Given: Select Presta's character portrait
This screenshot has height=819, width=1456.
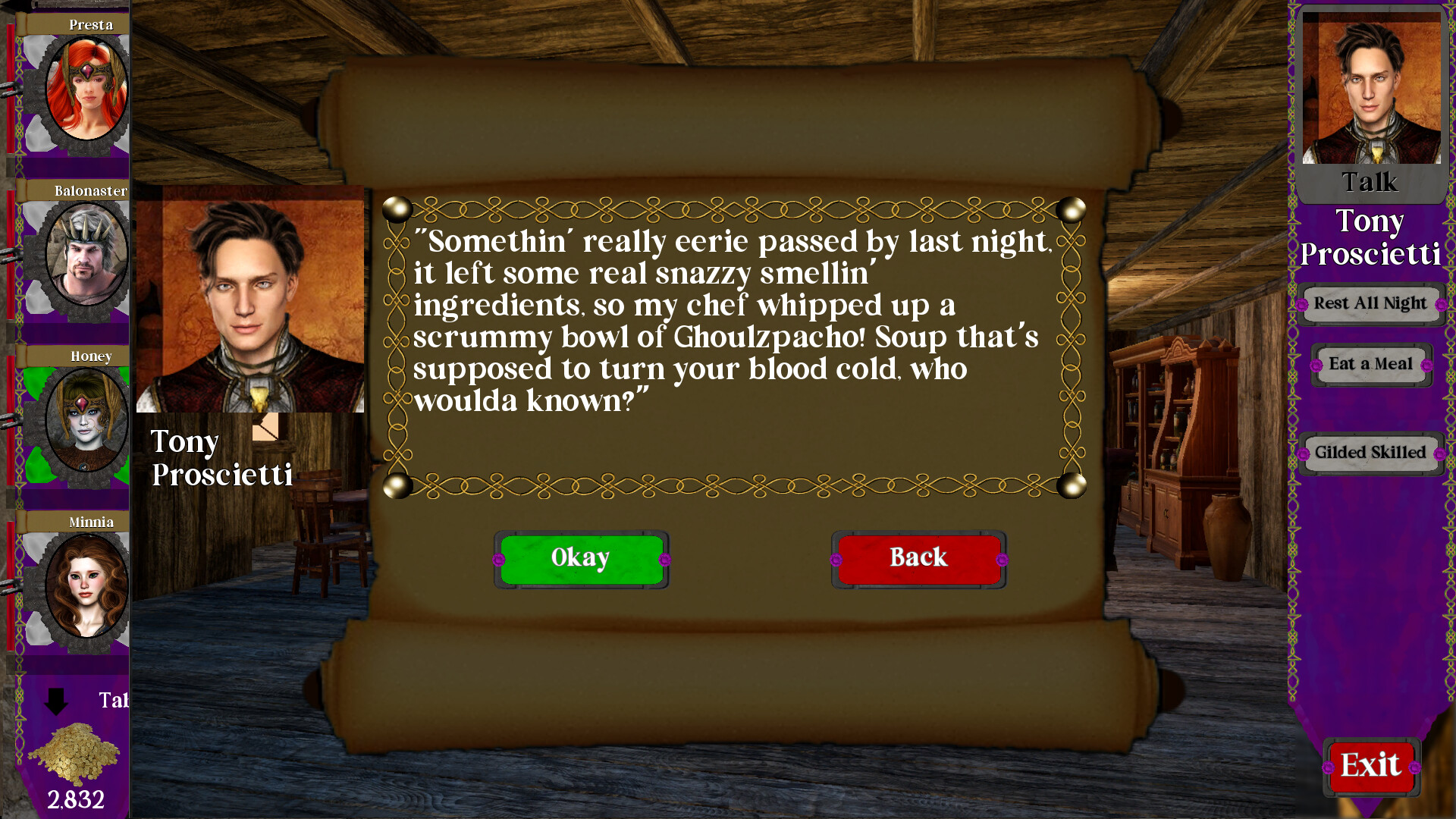Looking at the screenshot, I should click(x=86, y=90).
